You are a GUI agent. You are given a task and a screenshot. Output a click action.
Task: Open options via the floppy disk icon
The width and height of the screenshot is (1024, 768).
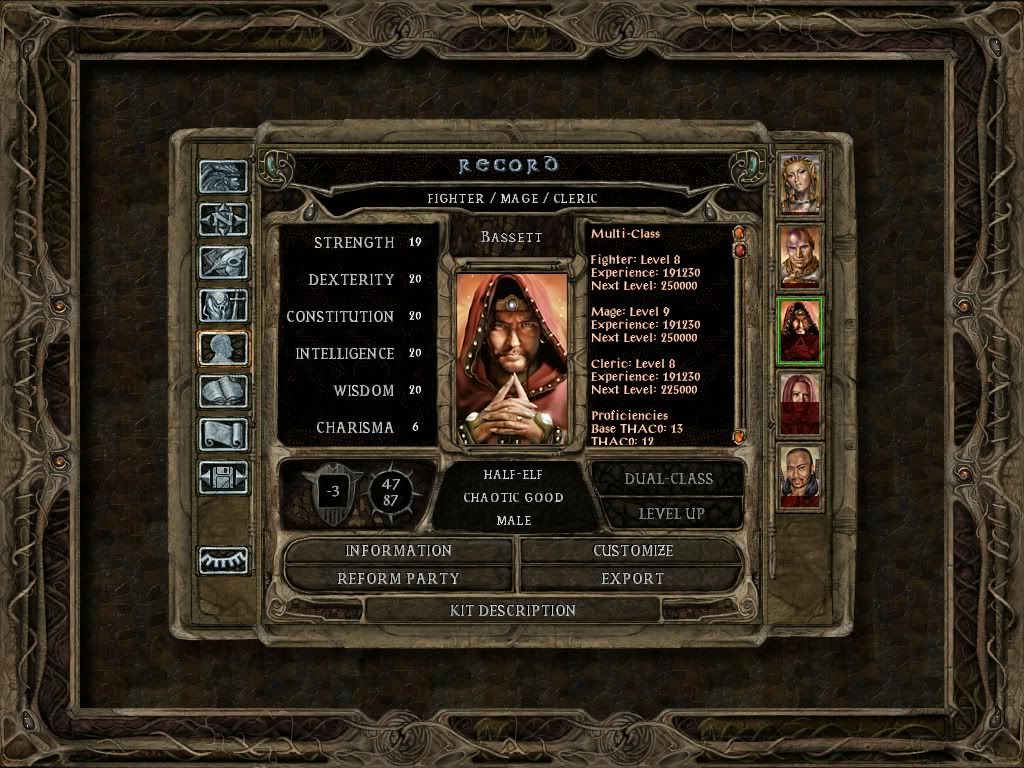click(223, 477)
